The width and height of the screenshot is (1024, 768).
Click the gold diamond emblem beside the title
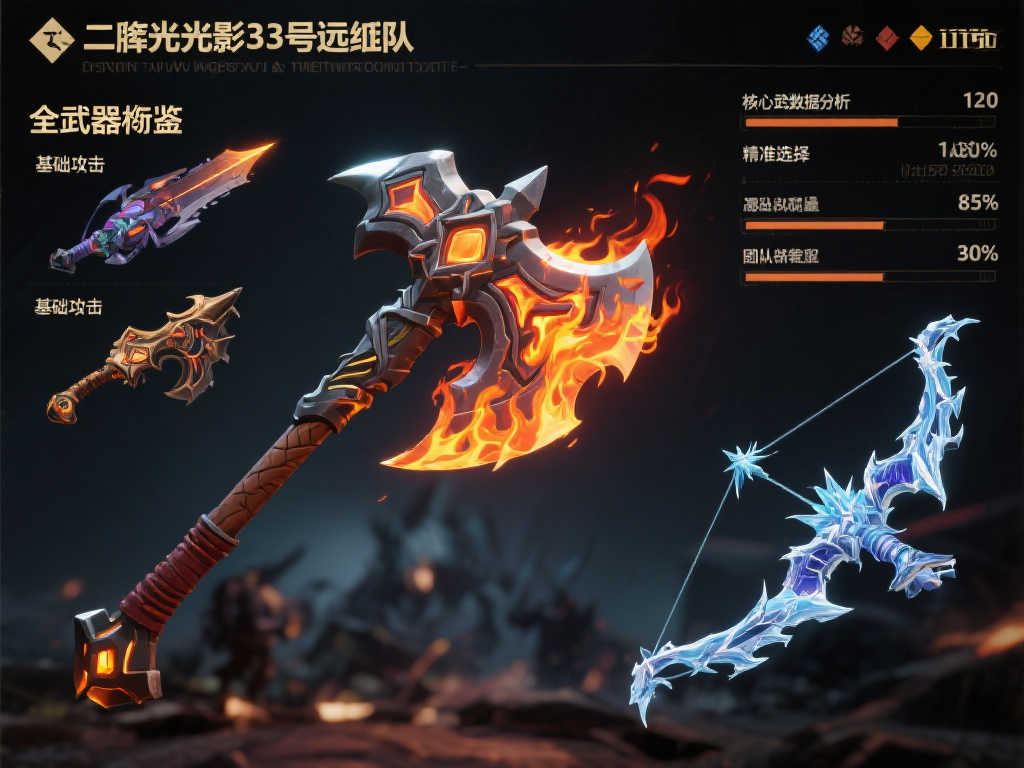(x=52, y=40)
